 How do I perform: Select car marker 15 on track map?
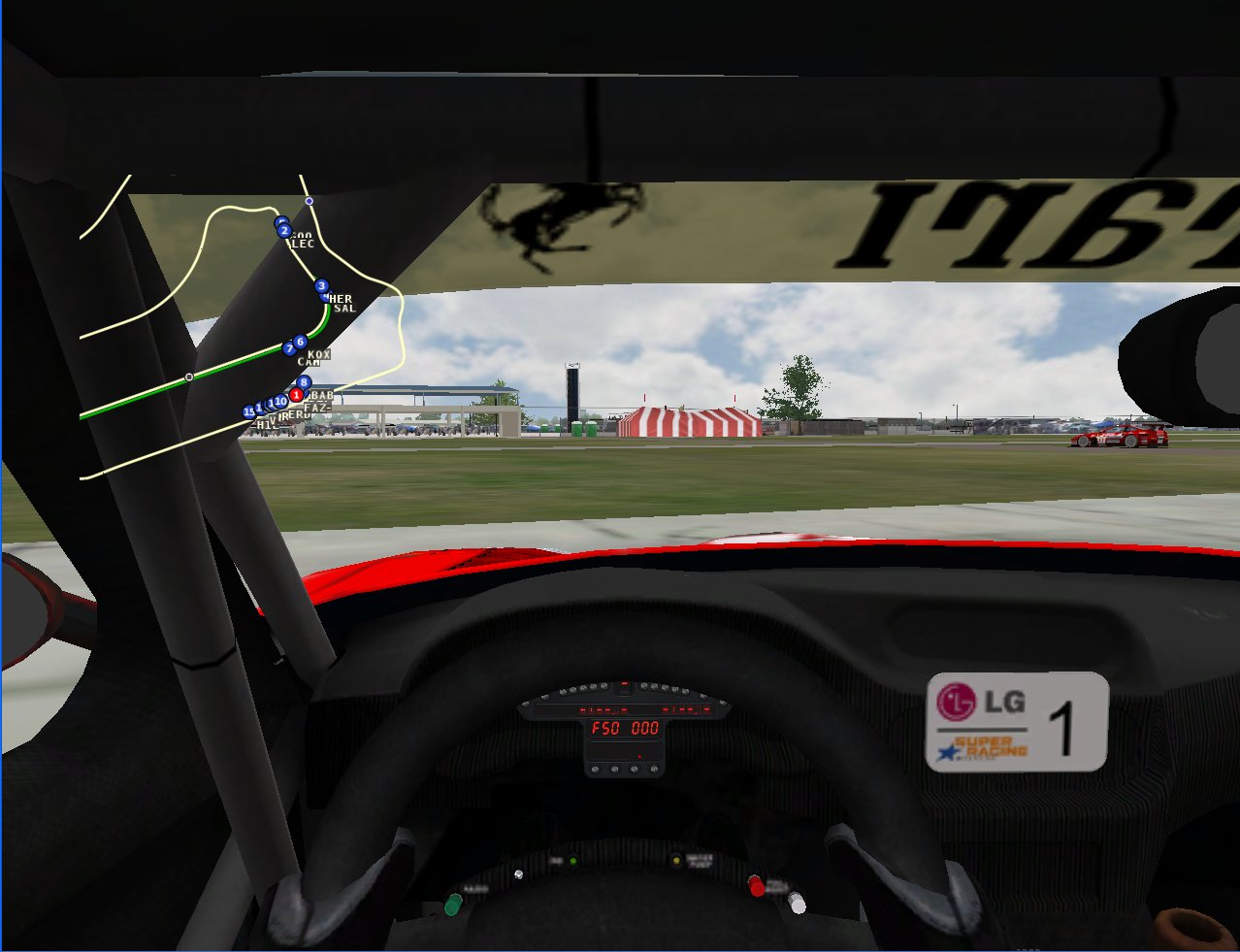click(249, 412)
